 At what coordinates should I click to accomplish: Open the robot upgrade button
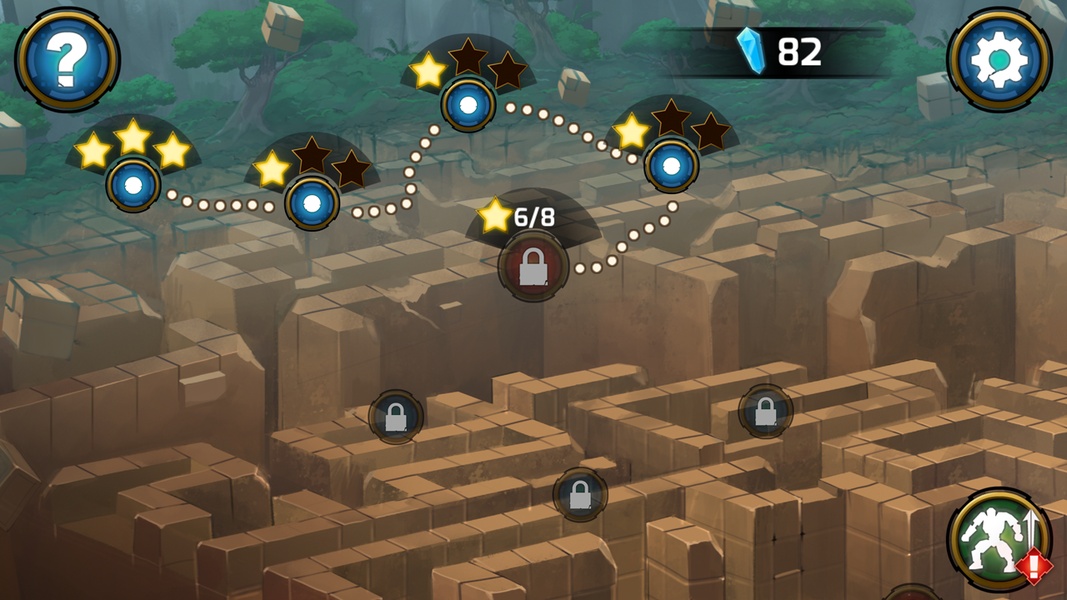(997, 540)
